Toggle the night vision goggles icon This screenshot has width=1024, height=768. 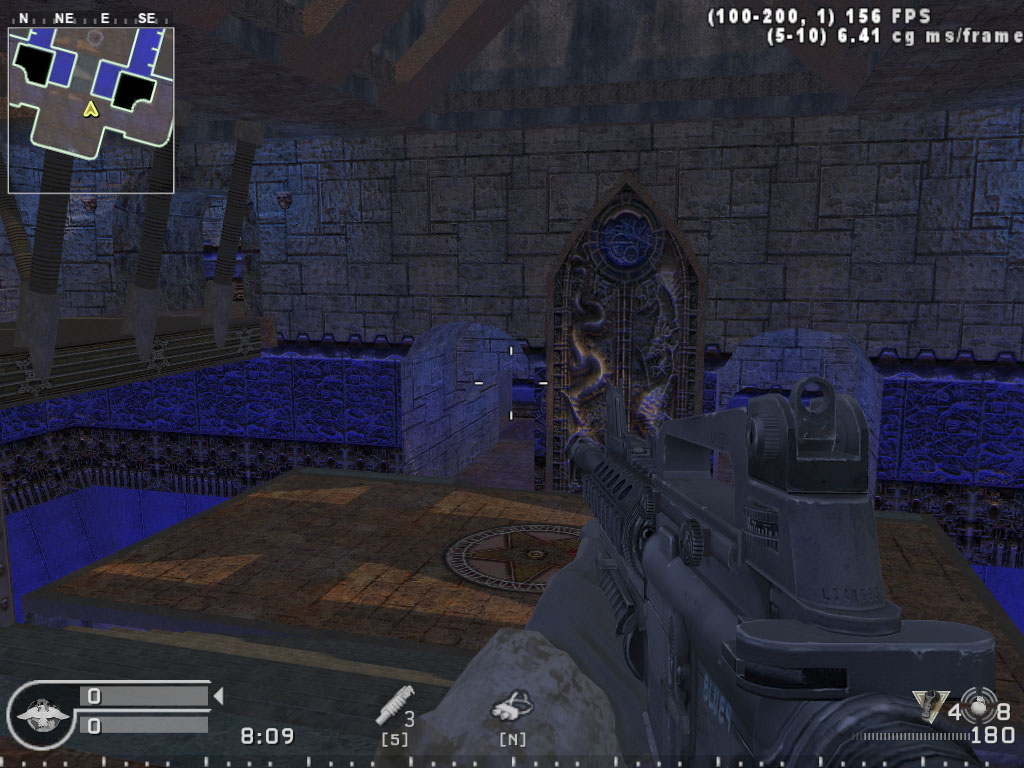(x=511, y=708)
